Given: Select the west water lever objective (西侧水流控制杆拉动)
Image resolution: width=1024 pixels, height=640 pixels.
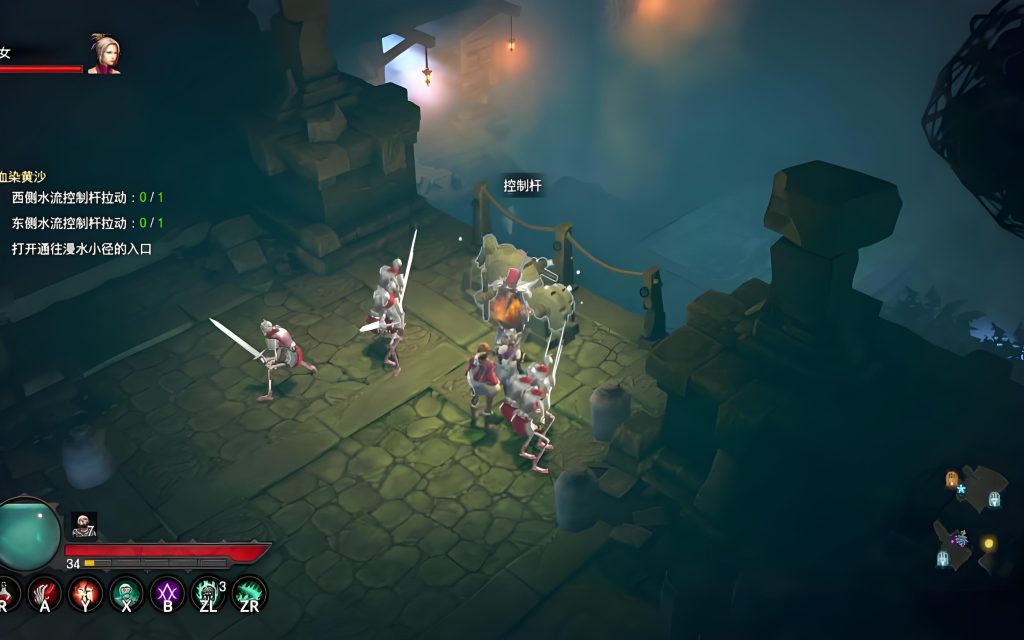Looking at the screenshot, I should pyautogui.click(x=87, y=198).
